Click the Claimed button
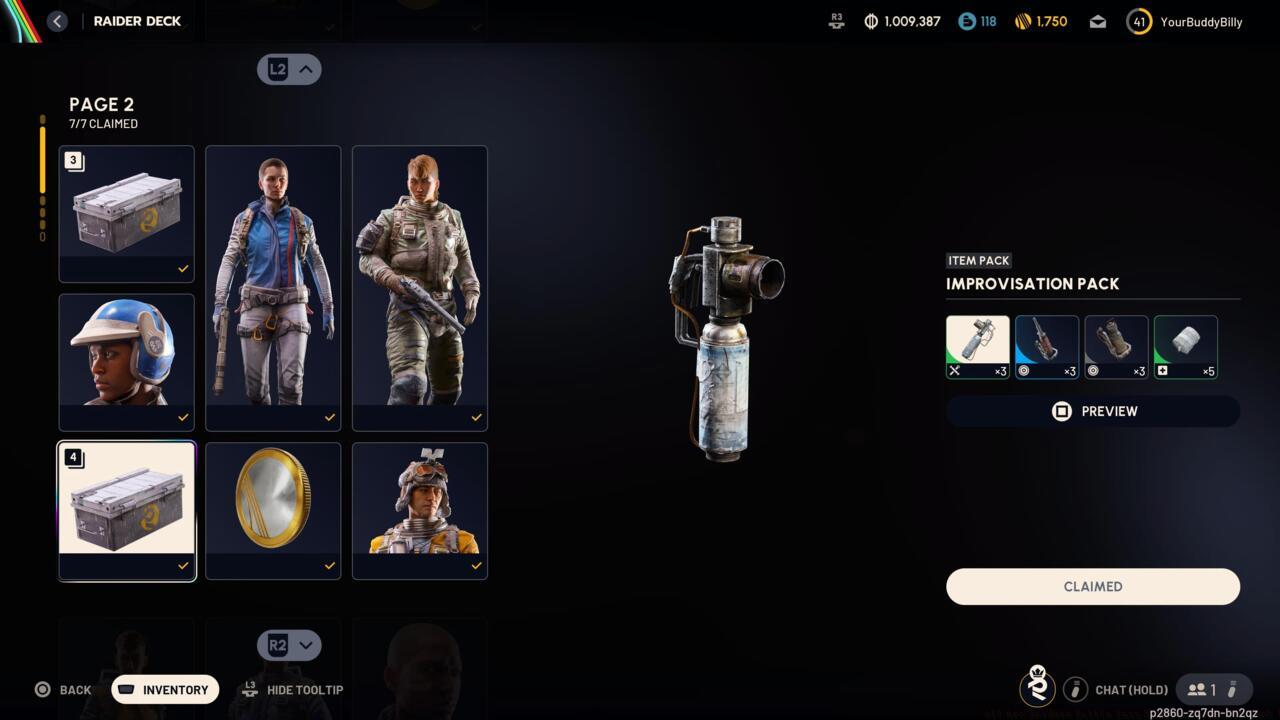 (x=1092, y=586)
